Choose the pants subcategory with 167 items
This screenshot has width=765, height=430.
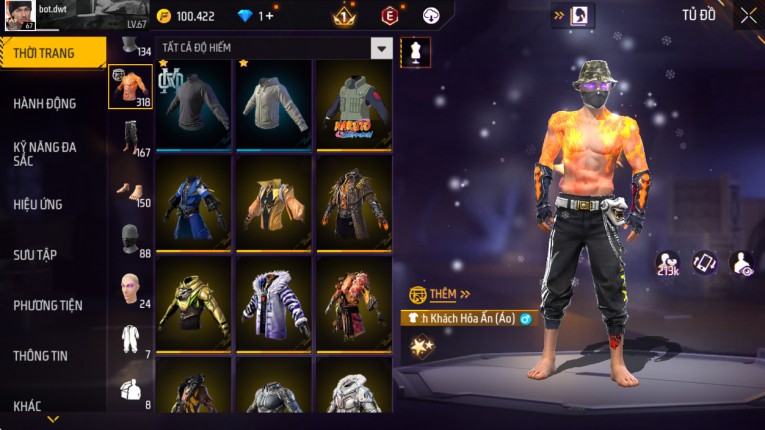coord(130,137)
